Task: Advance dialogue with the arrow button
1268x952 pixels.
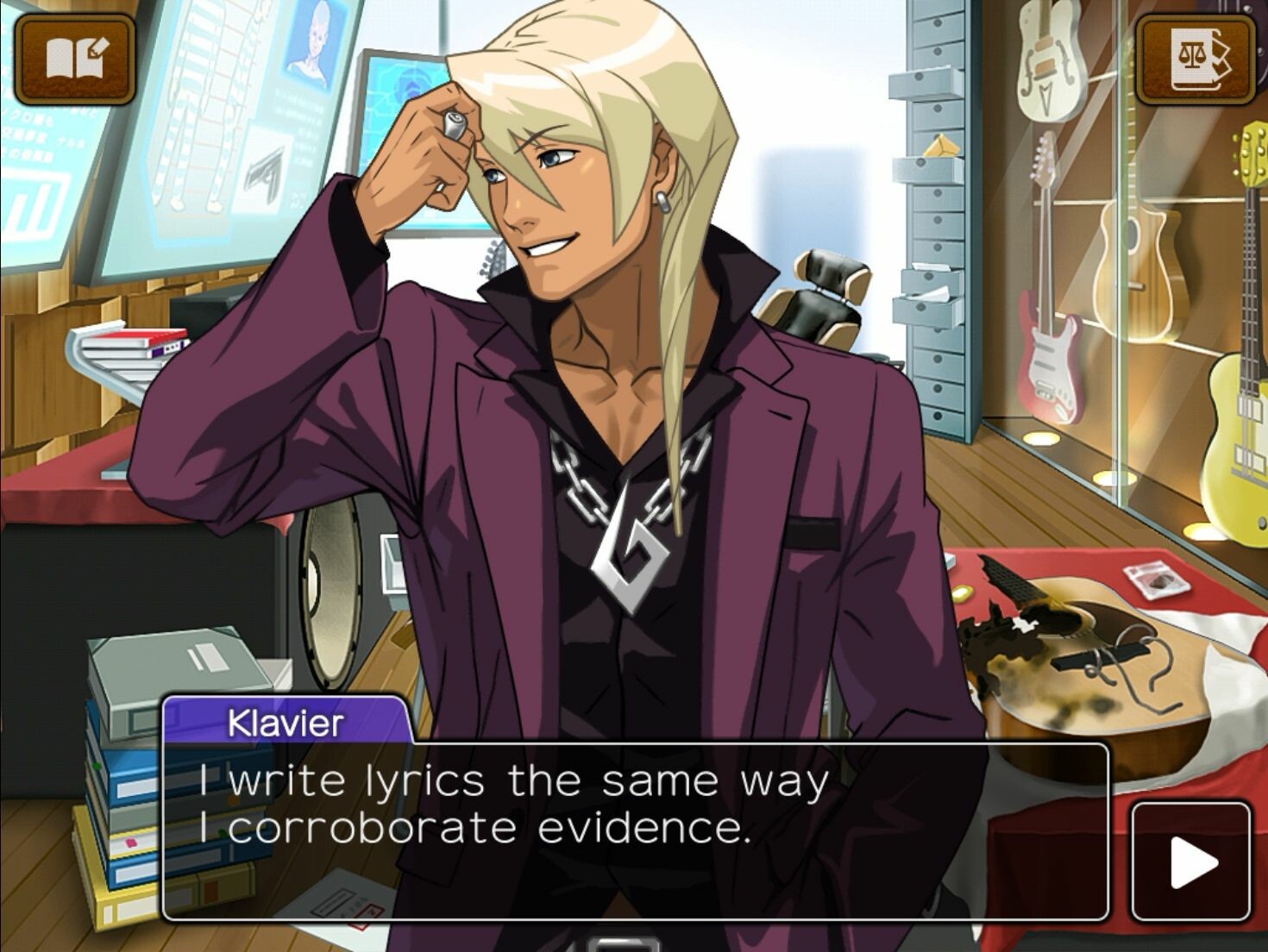Action: pos(1191,861)
